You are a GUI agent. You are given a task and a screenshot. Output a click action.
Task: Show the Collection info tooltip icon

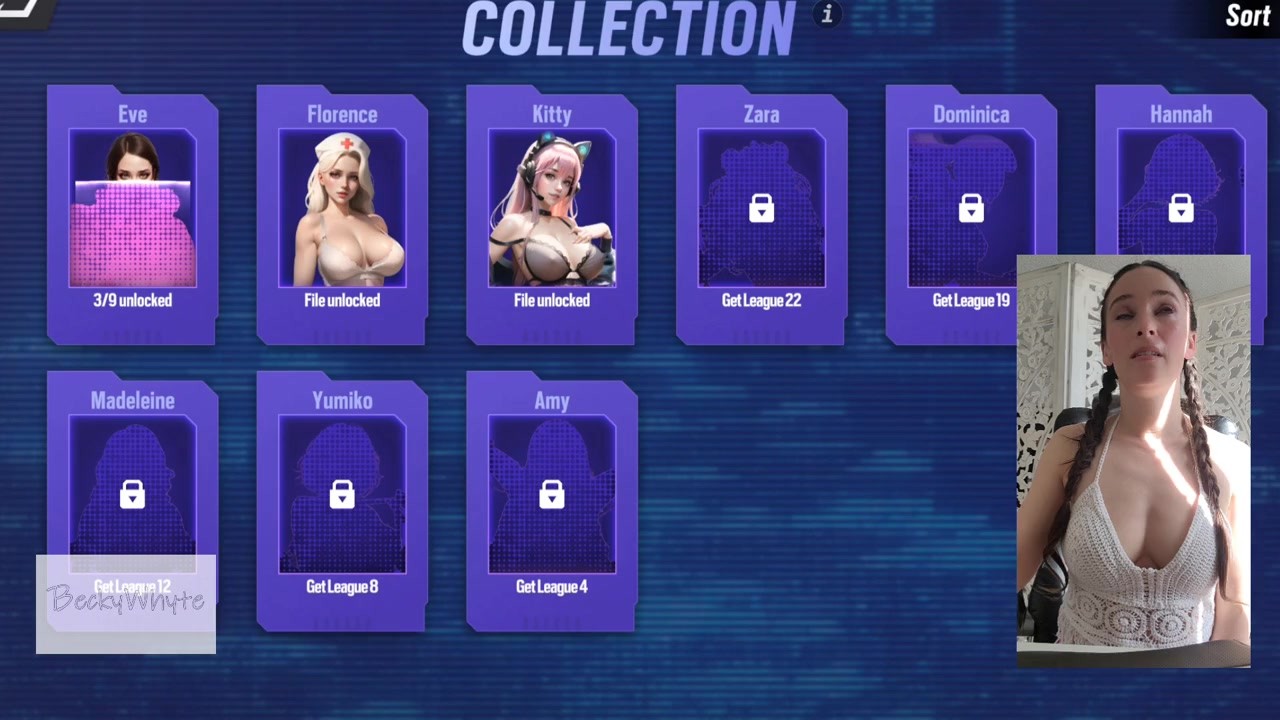click(x=827, y=14)
